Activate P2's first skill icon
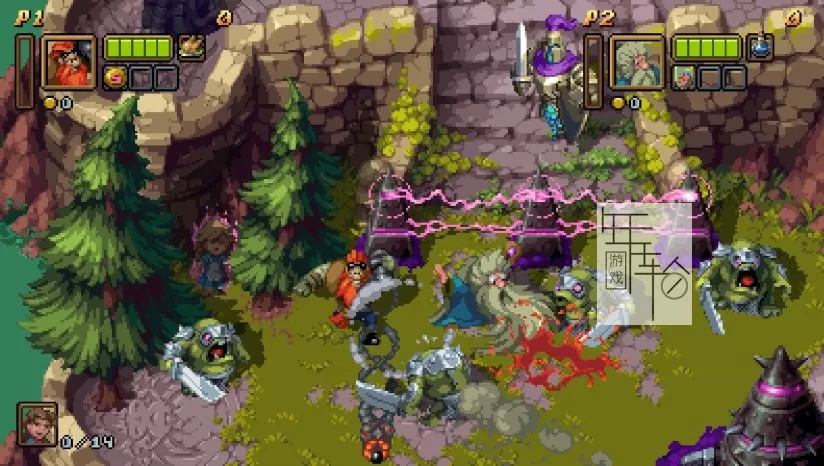Screen dimensions: 824x466 click(x=684, y=77)
